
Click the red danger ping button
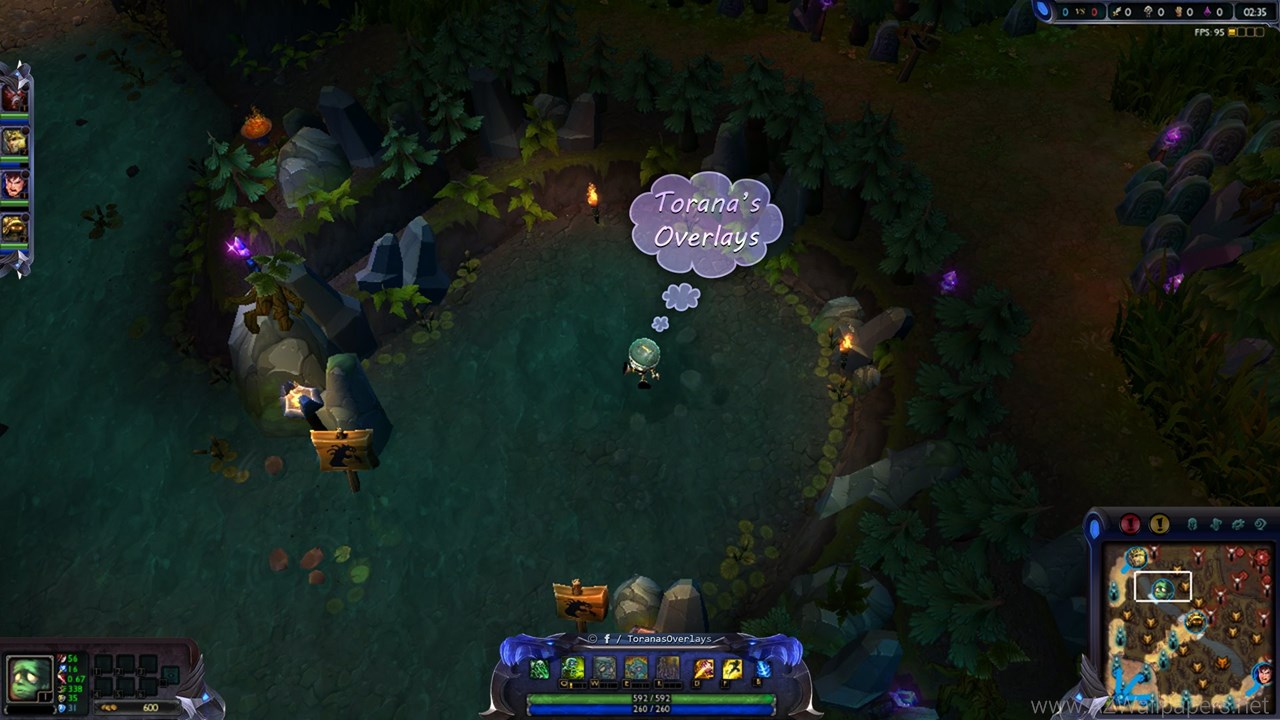(1130, 524)
